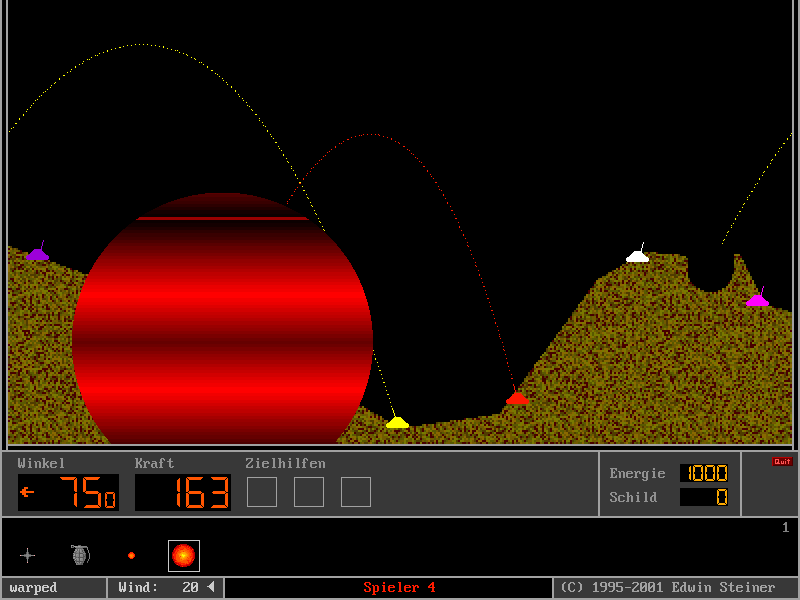The width and height of the screenshot is (800, 600).
Task: Click the Kraft power display
Action: [x=183, y=492]
